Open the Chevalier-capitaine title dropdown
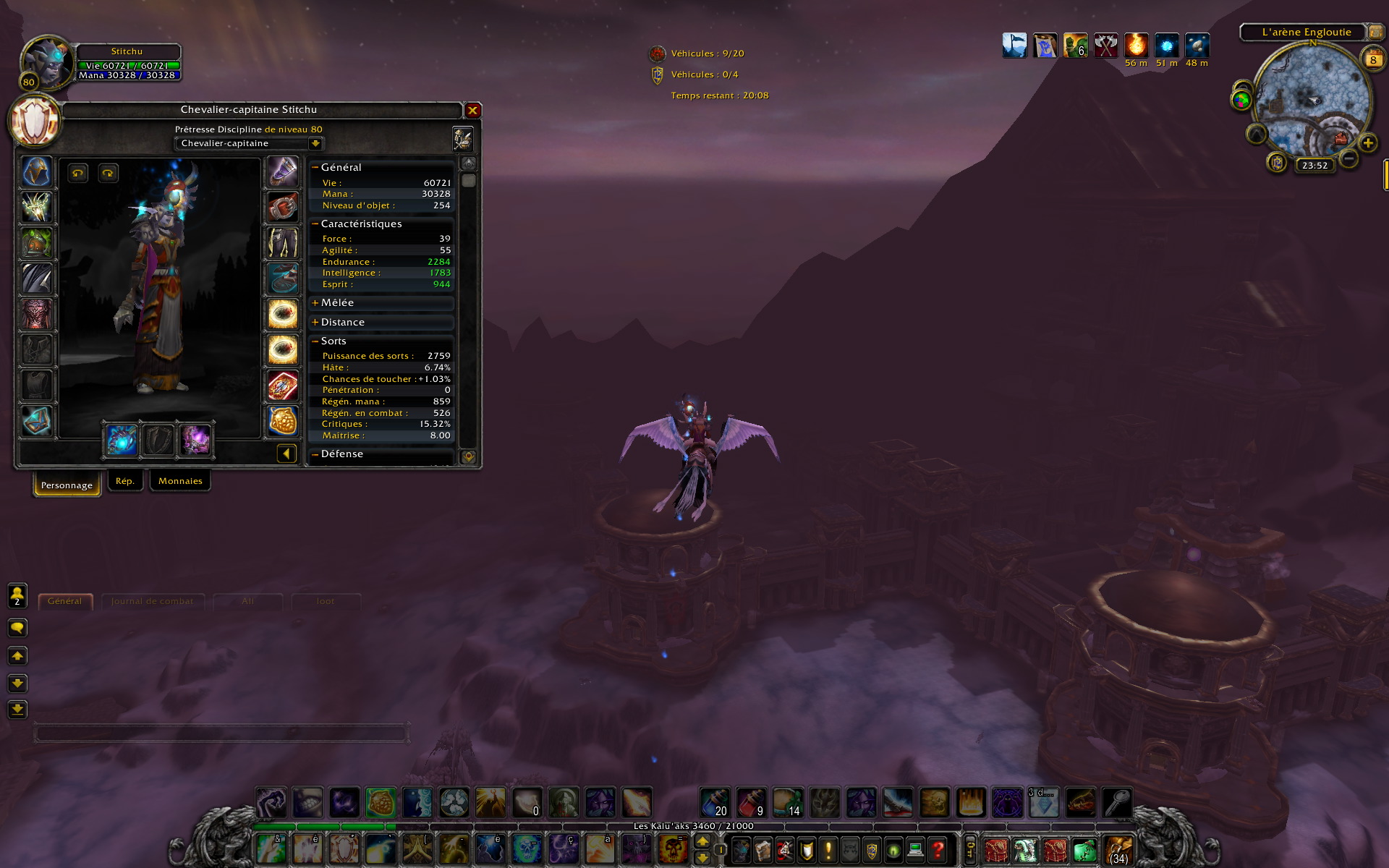 pyautogui.click(x=315, y=143)
